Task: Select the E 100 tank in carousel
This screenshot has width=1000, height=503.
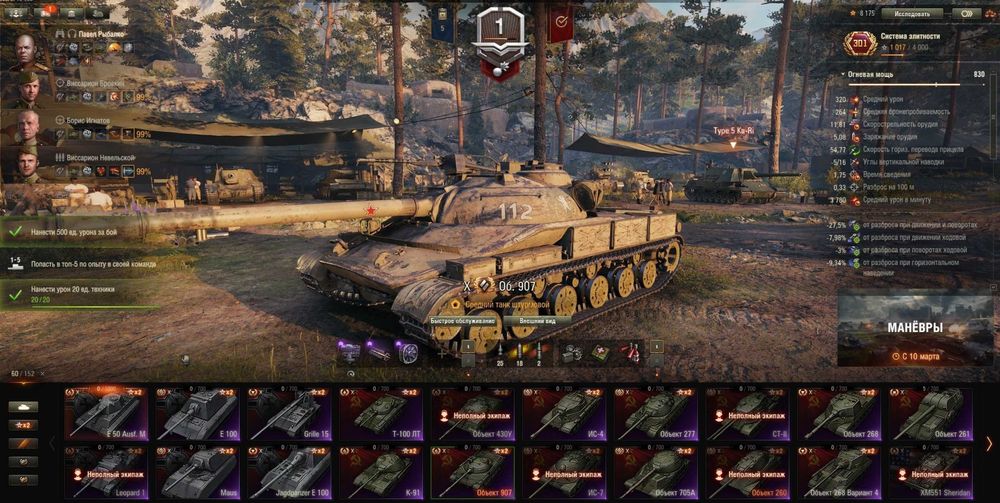Action: coord(197,413)
